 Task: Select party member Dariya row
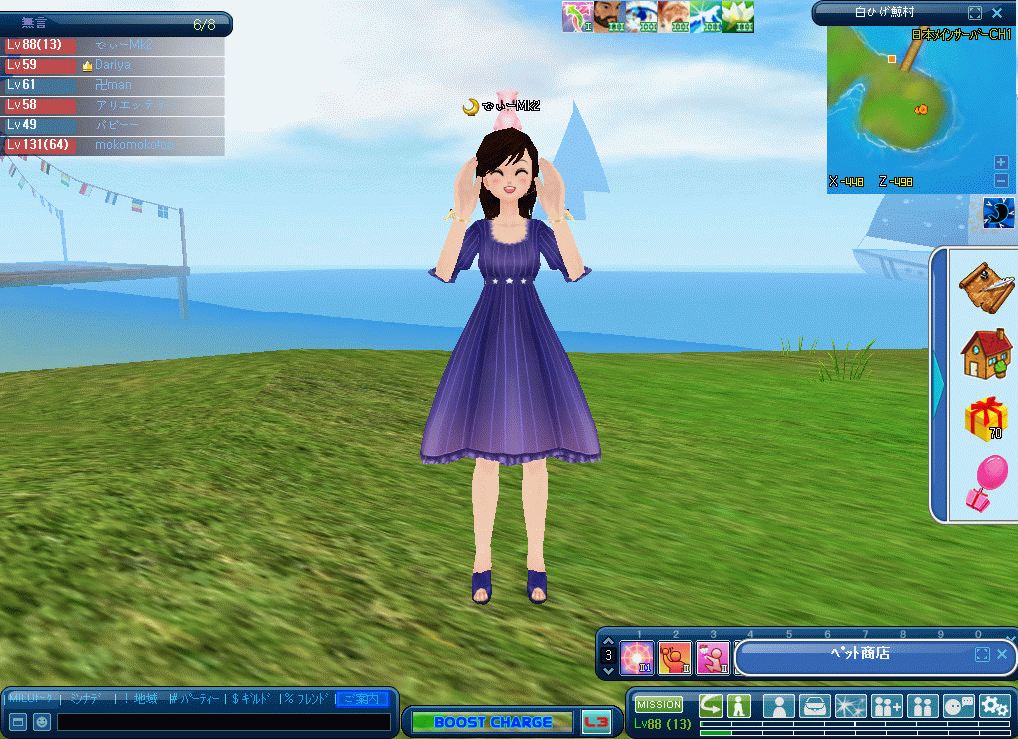[112, 65]
